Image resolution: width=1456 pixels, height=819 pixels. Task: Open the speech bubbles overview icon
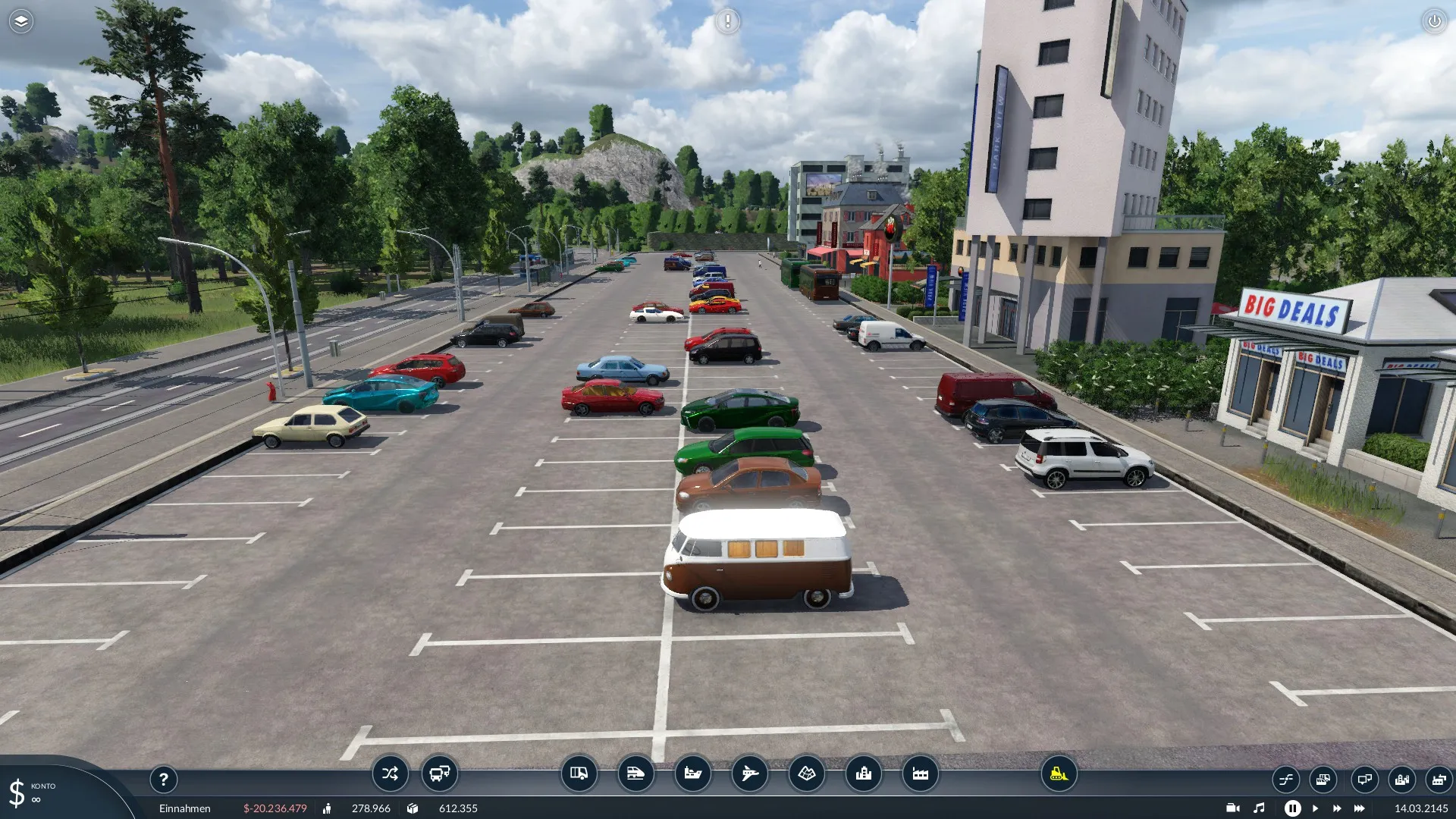(1364, 779)
